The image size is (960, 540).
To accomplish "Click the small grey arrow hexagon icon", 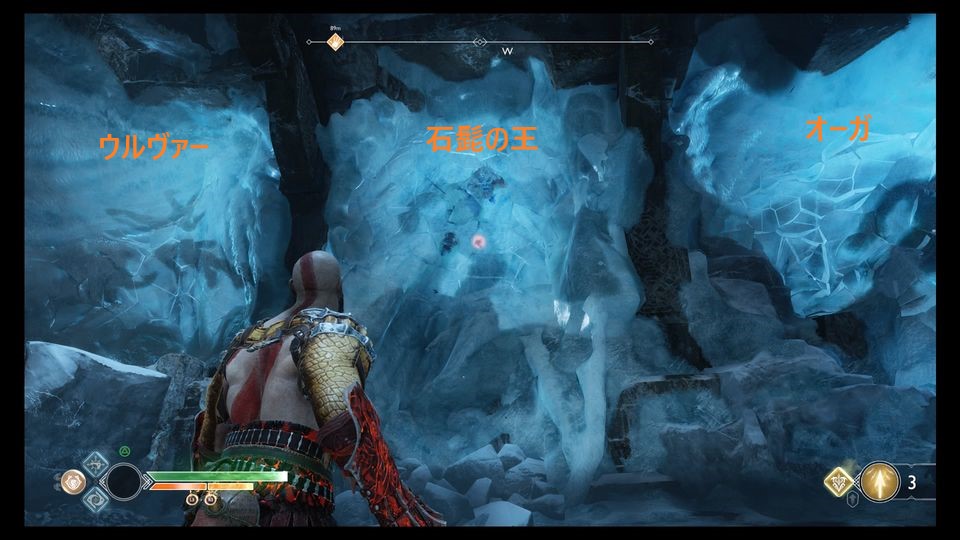I will pos(852,502).
